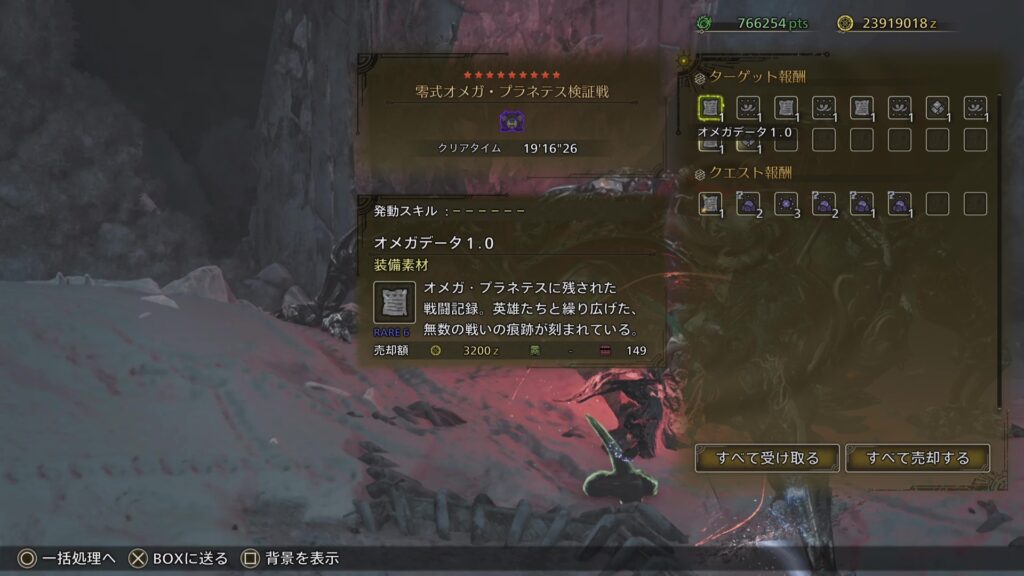Select the すべて売却する (sell all) button

(x=917, y=458)
